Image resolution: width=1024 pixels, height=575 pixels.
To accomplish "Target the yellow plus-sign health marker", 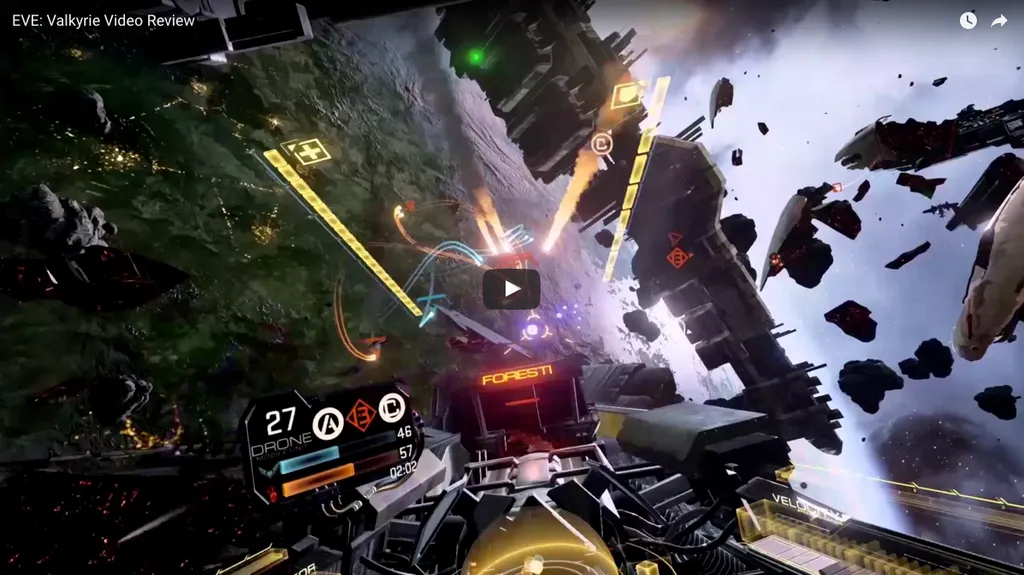I will pos(303,152).
